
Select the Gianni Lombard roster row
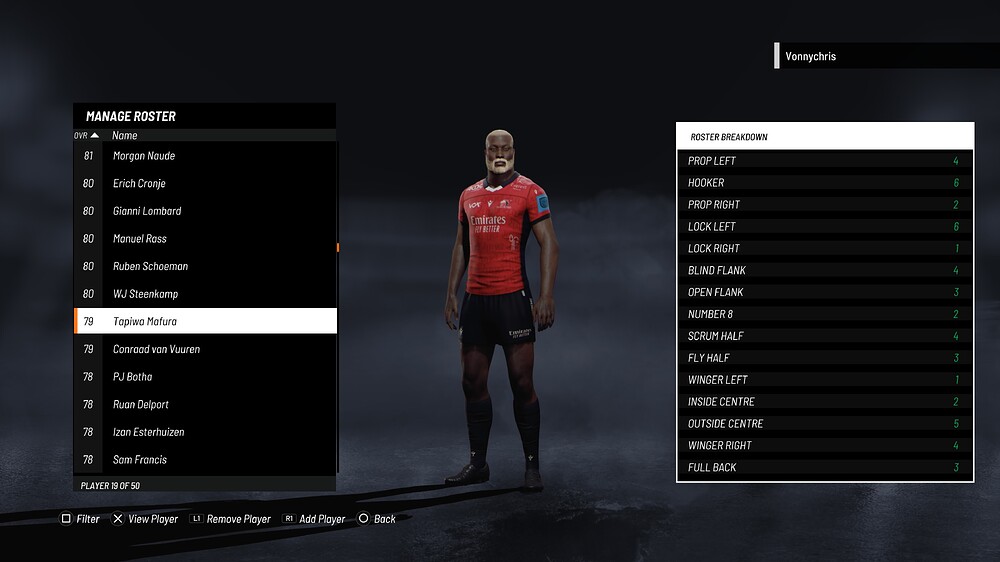[204, 211]
